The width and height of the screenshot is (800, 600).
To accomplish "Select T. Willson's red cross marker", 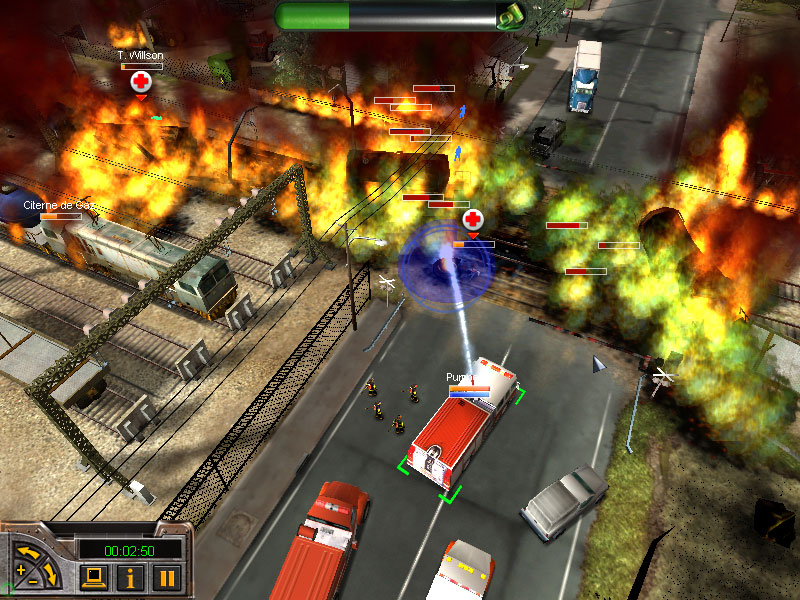I will pos(142,82).
